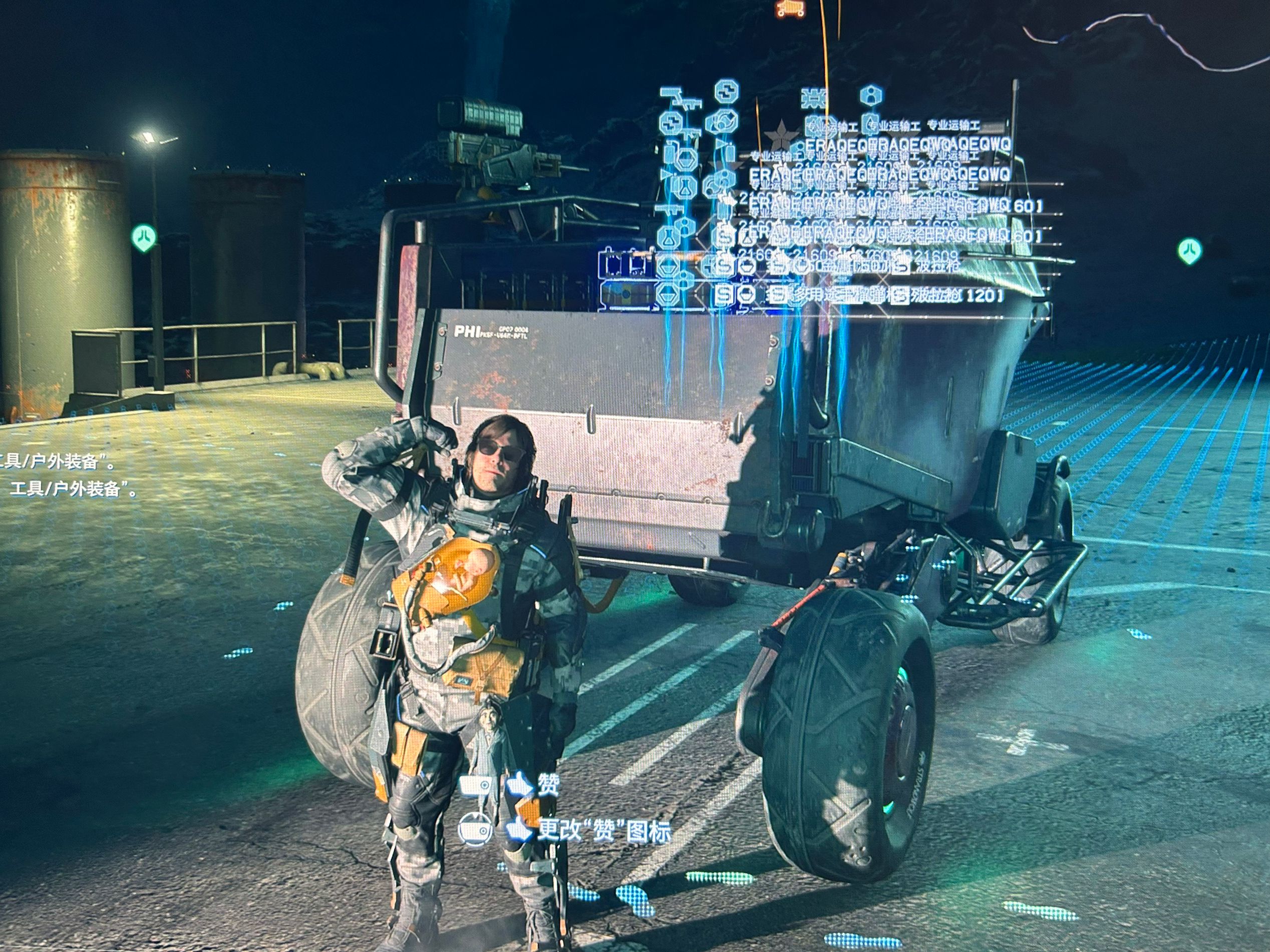Choose 更改“赞”图标 to change like icon
The height and width of the screenshot is (952, 1270).
pyautogui.click(x=603, y=830)
